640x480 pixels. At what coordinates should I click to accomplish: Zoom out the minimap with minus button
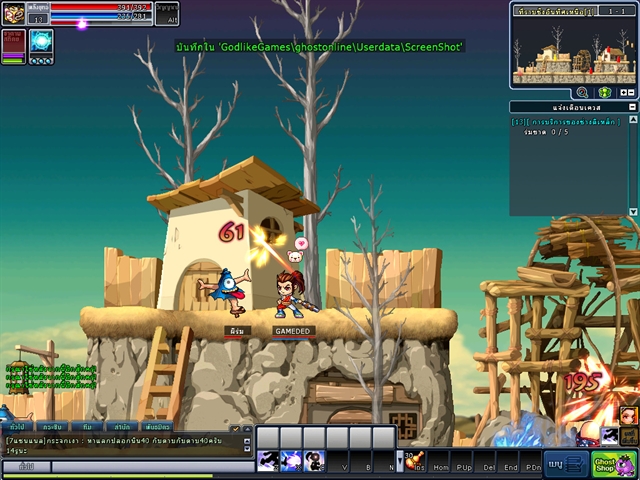tap(633, 92)
